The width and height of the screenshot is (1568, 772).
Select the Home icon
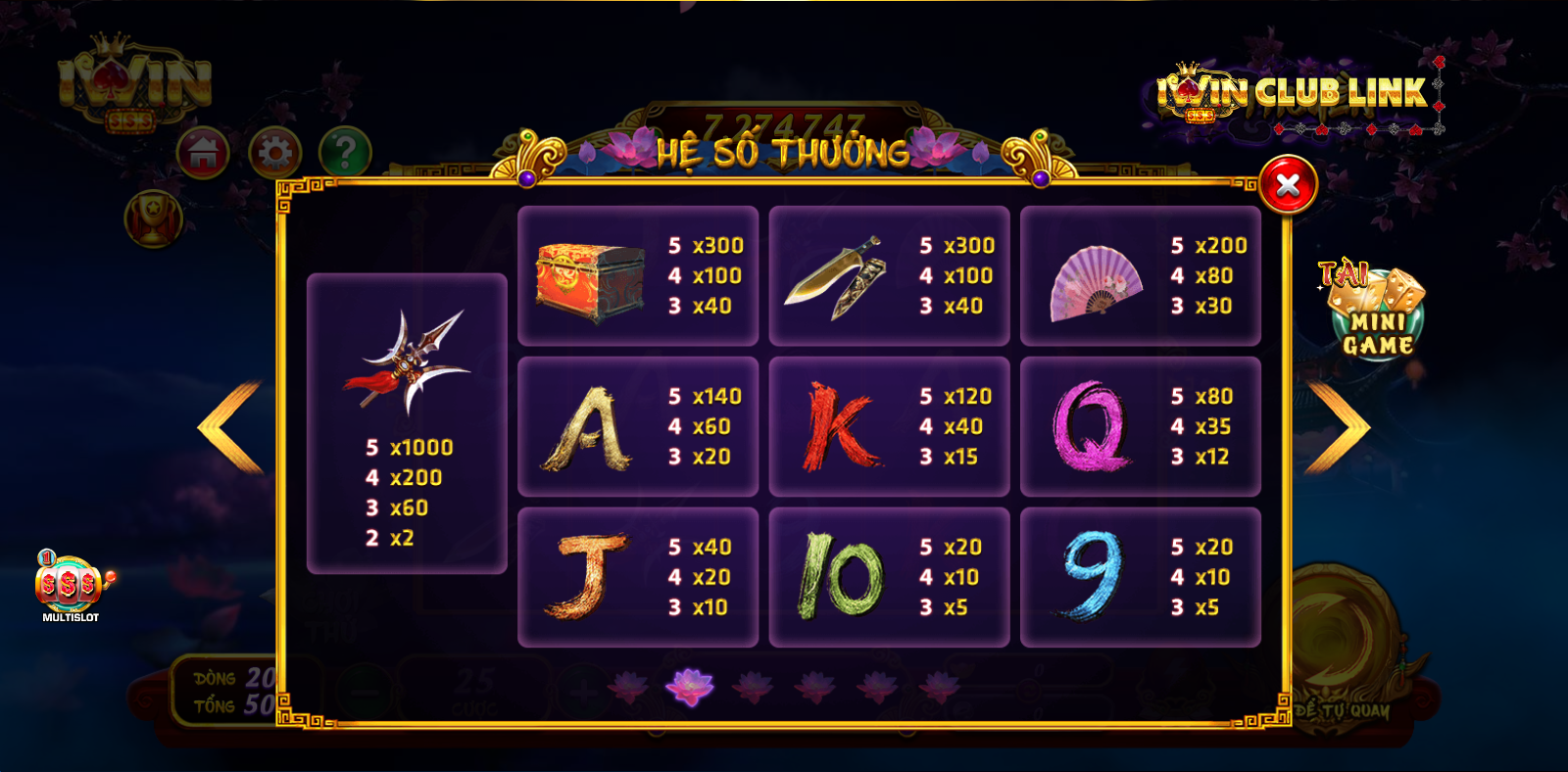pos(205,150)
